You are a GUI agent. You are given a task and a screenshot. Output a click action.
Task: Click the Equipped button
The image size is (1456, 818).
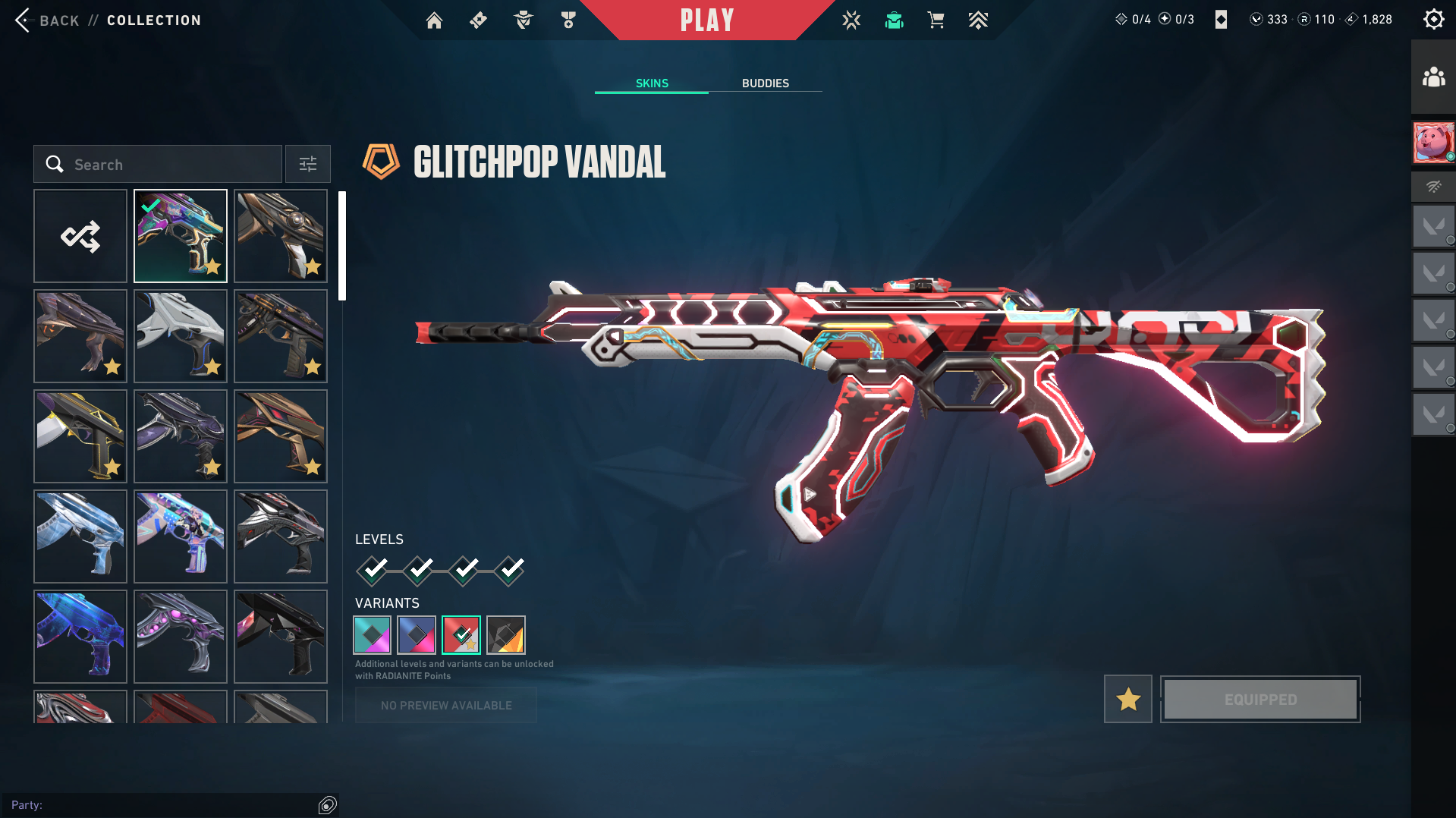[x=1260, y=699]
